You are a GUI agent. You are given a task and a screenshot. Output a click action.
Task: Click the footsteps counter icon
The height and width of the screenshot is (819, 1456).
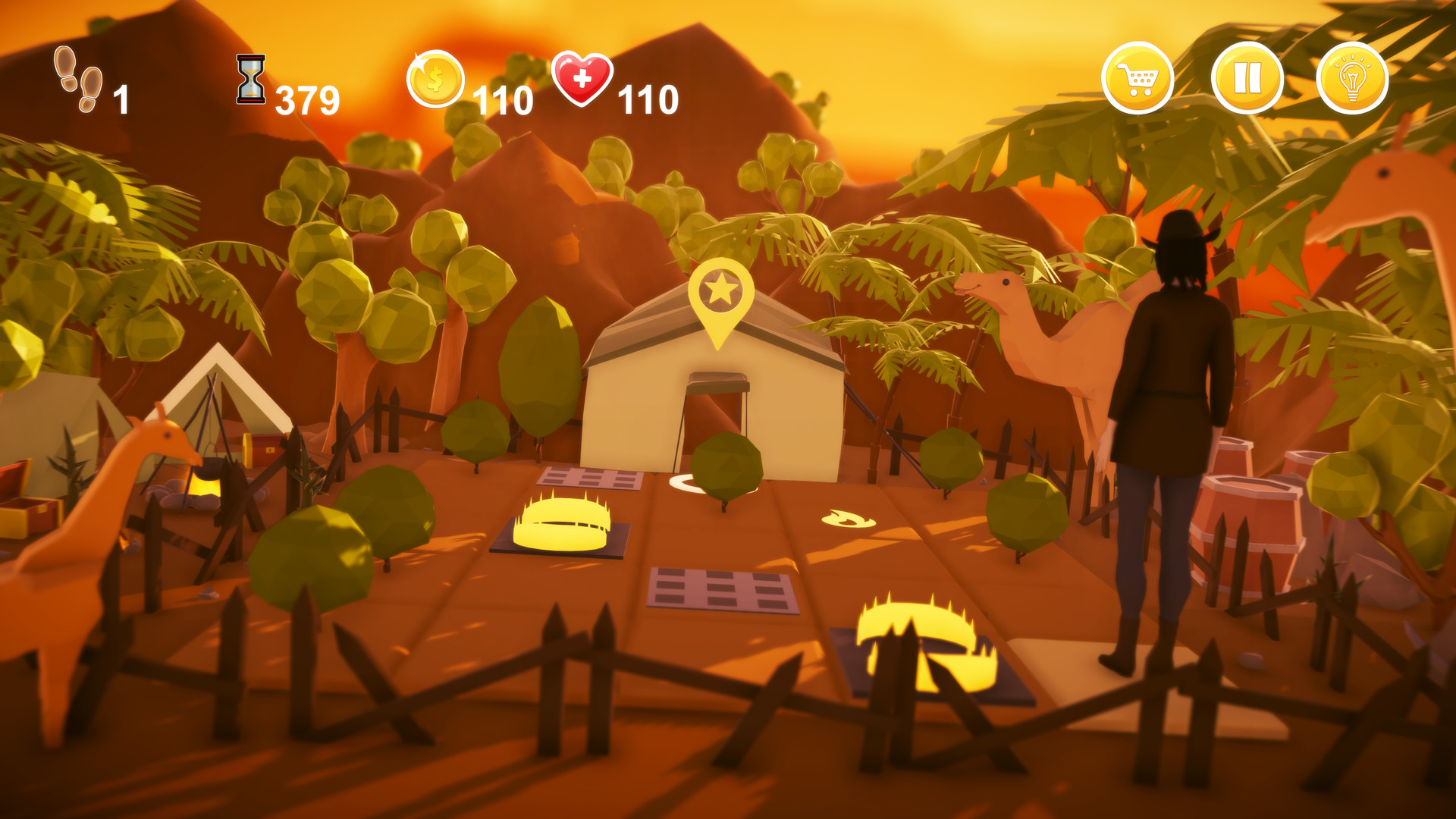(x=72, y=80)
